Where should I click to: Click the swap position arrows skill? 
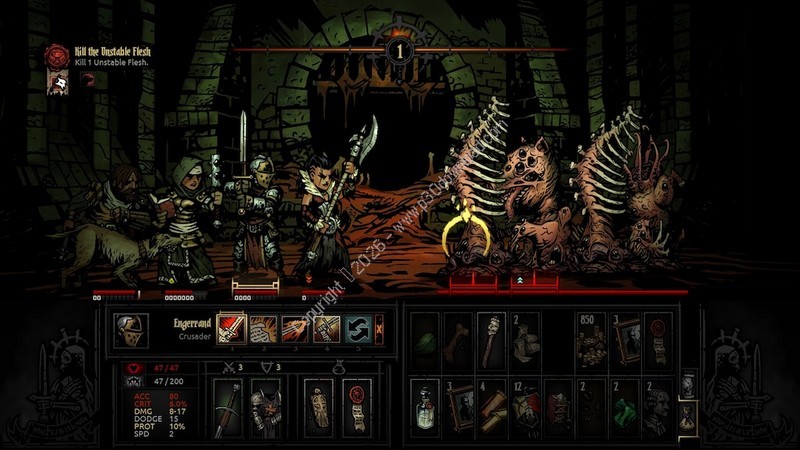360,327
